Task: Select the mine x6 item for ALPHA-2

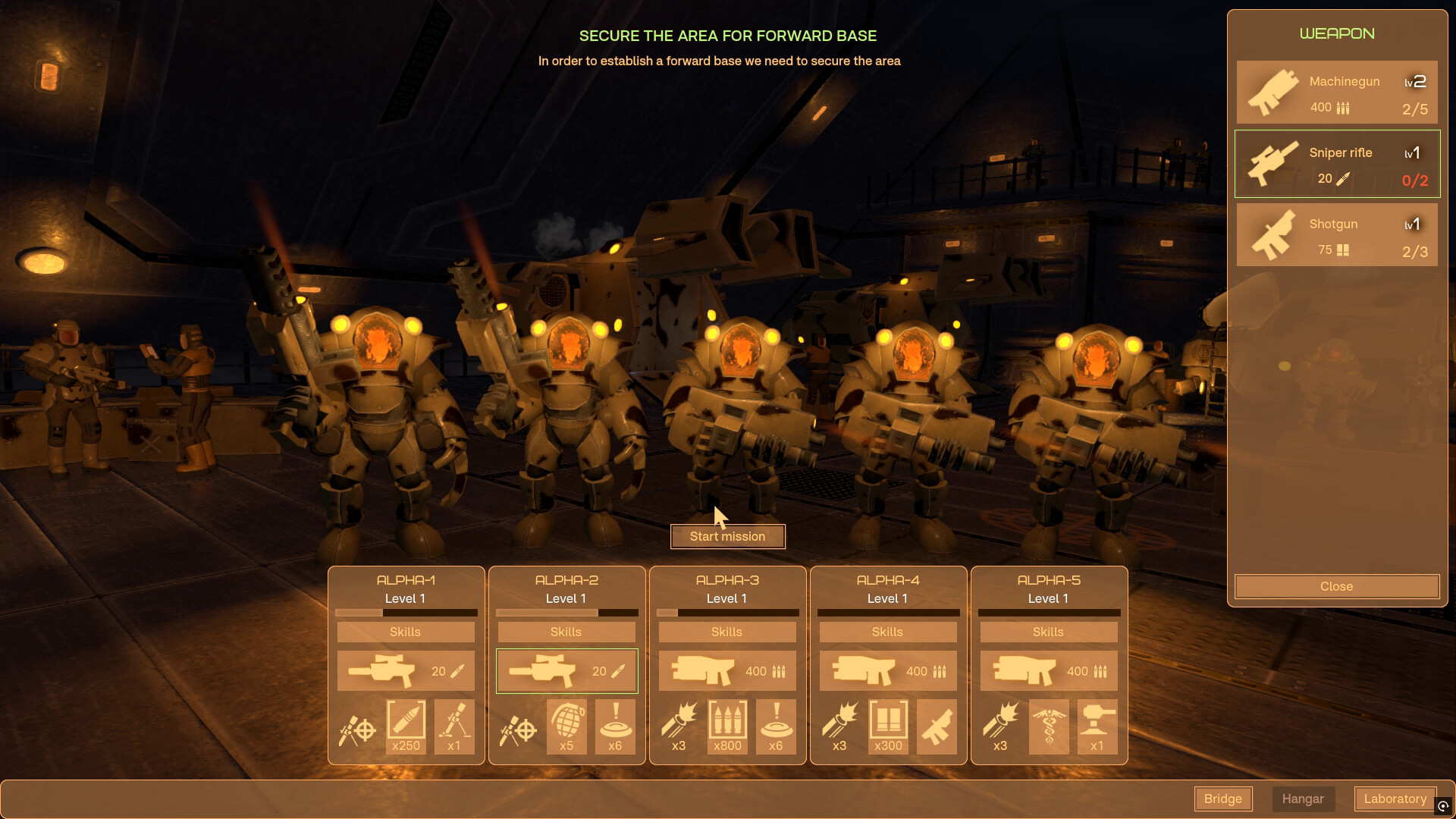Action: point(615,726)
